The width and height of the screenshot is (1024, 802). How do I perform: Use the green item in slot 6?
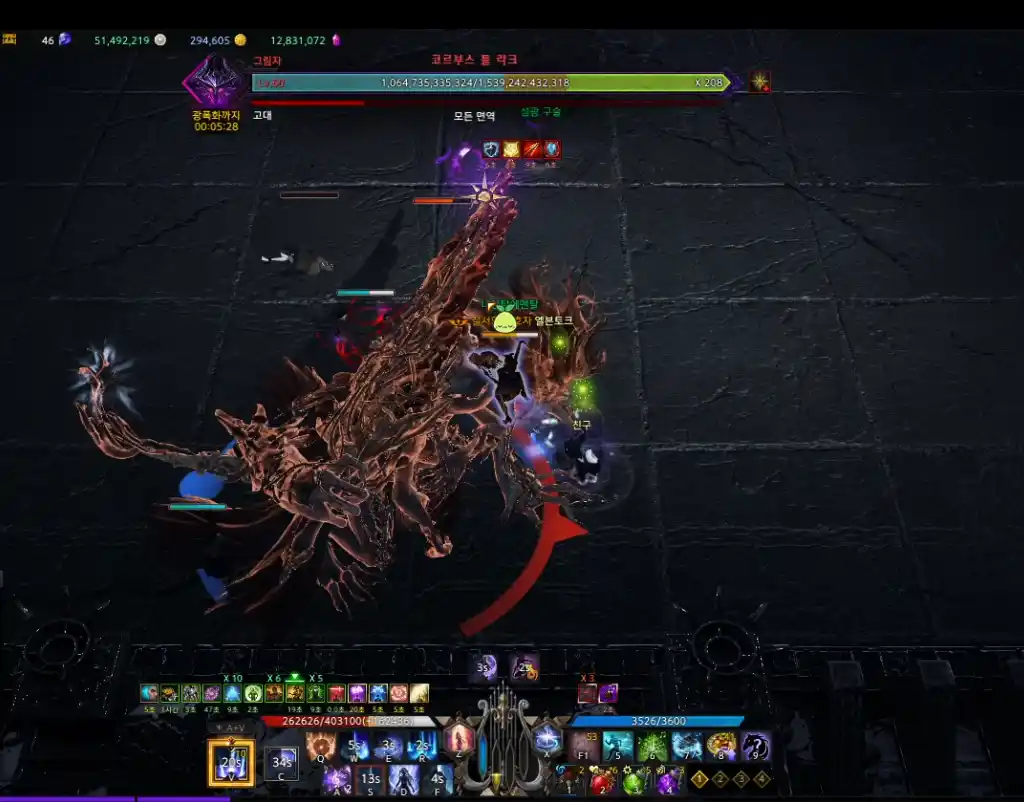click(x=652, y=746)
